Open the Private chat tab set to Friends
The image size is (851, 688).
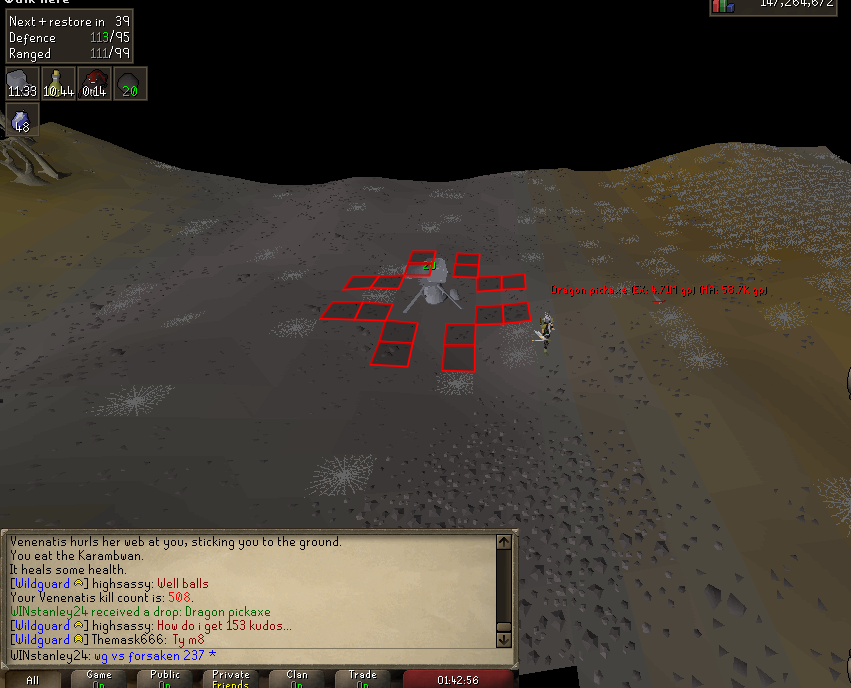click(x=231, y=679)
